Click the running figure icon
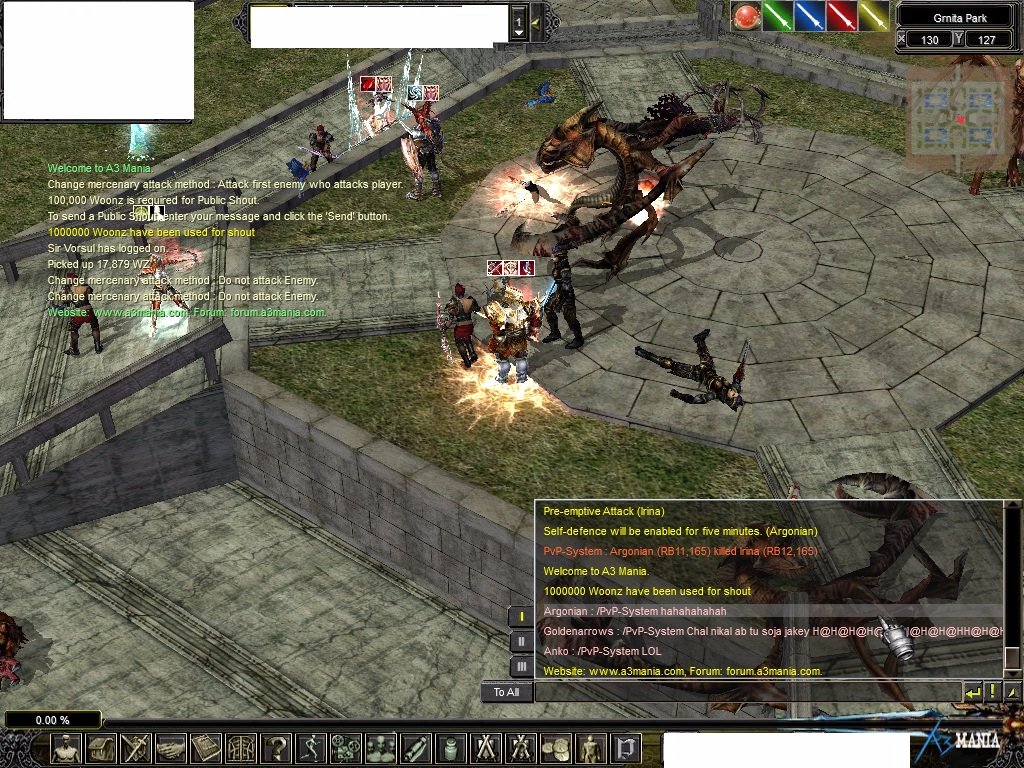This screenshot has height=768, width=1024. click(x=311, y=747)
